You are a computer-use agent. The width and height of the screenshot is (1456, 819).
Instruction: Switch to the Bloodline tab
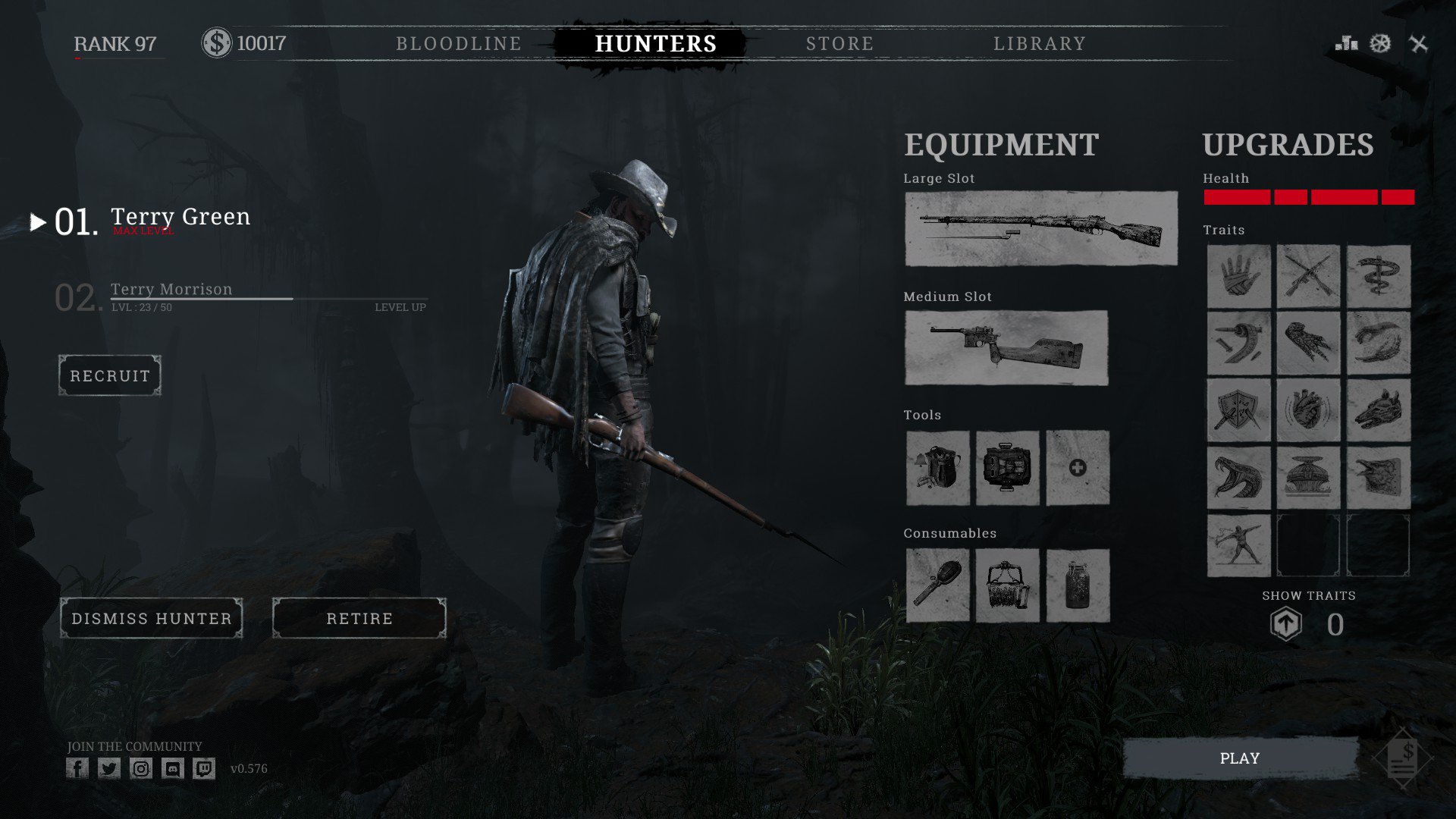458,43
